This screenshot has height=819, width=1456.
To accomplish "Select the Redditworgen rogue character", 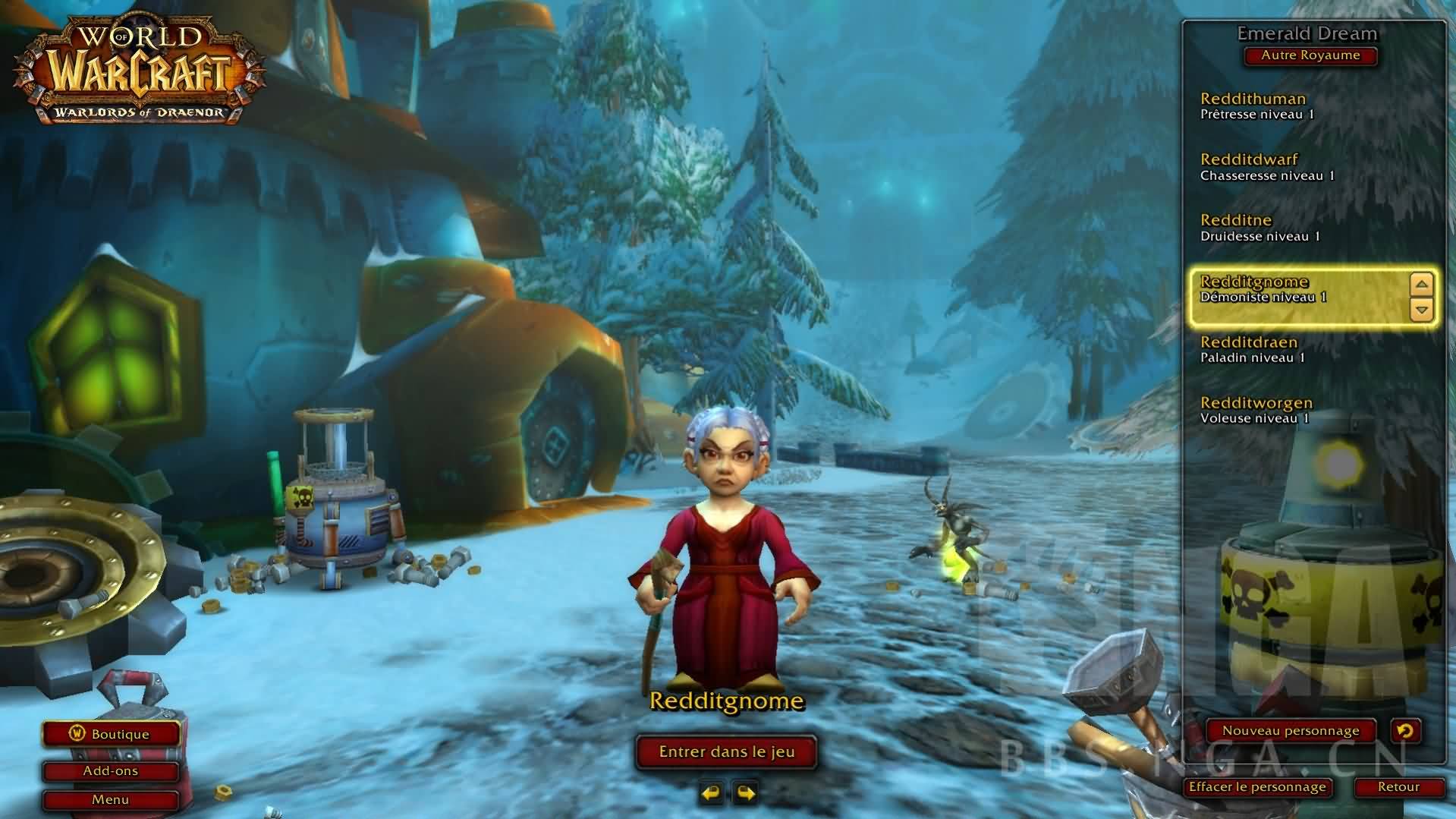I will [x=1290, y=410].
